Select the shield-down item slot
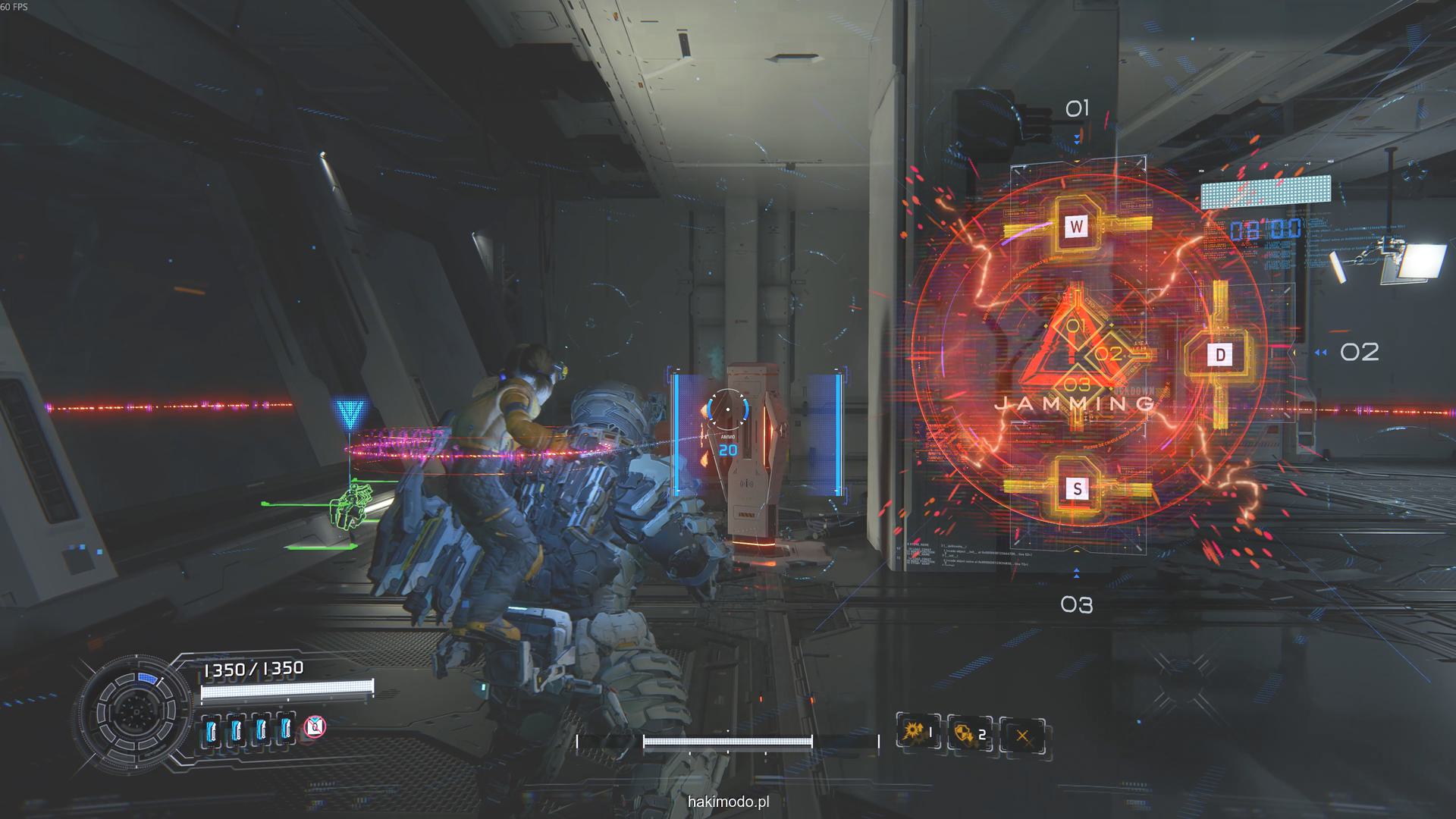Image resolution: width=1456 pixels, height=819 pixels. pyautogui.click(x=969, y=733)
